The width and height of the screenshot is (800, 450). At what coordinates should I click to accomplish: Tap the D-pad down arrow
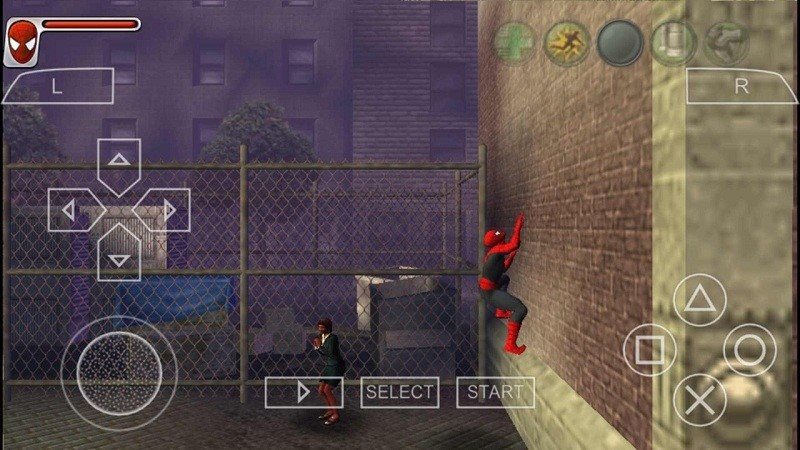119,258
